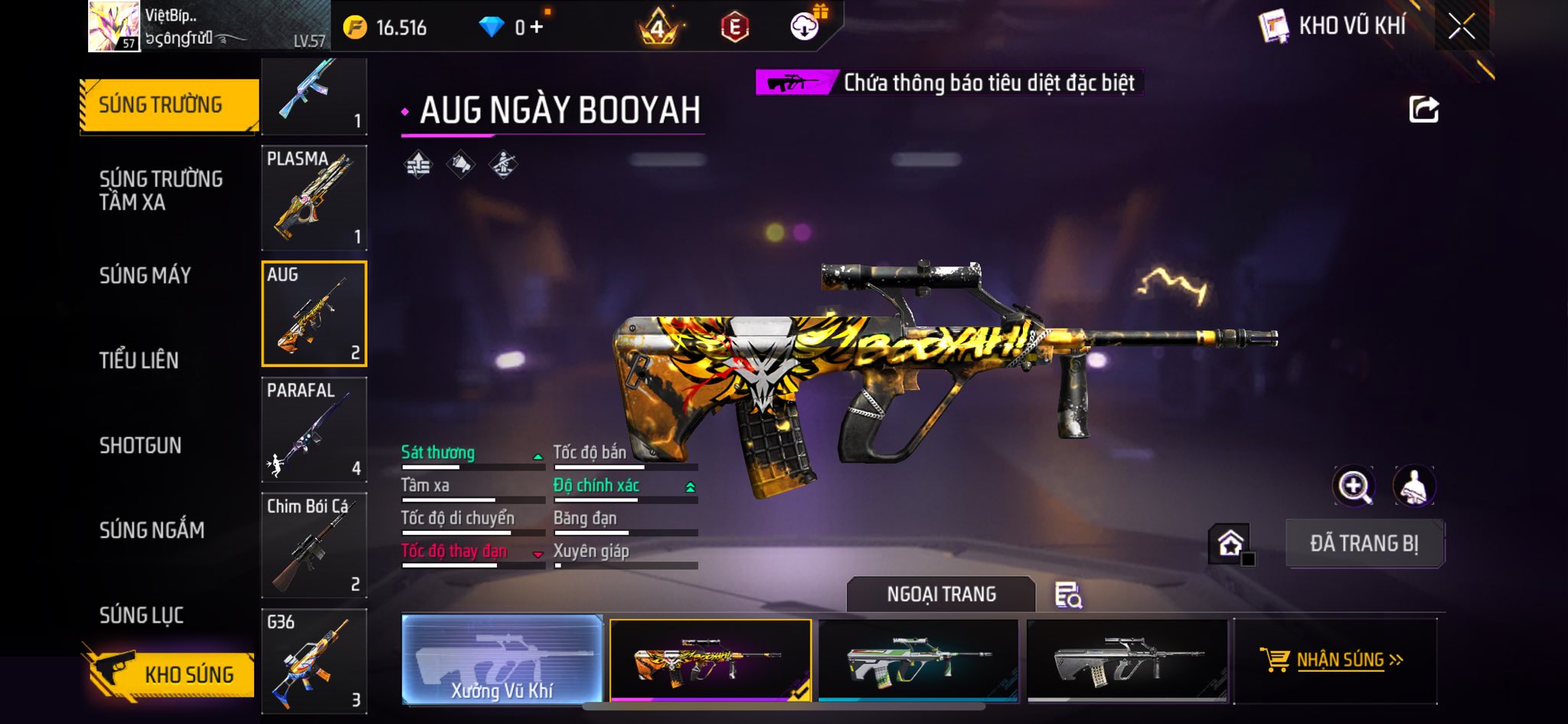Choose the Tiểu Liên category
Screen dimensions: 1568x724
(x=139, y=360)
